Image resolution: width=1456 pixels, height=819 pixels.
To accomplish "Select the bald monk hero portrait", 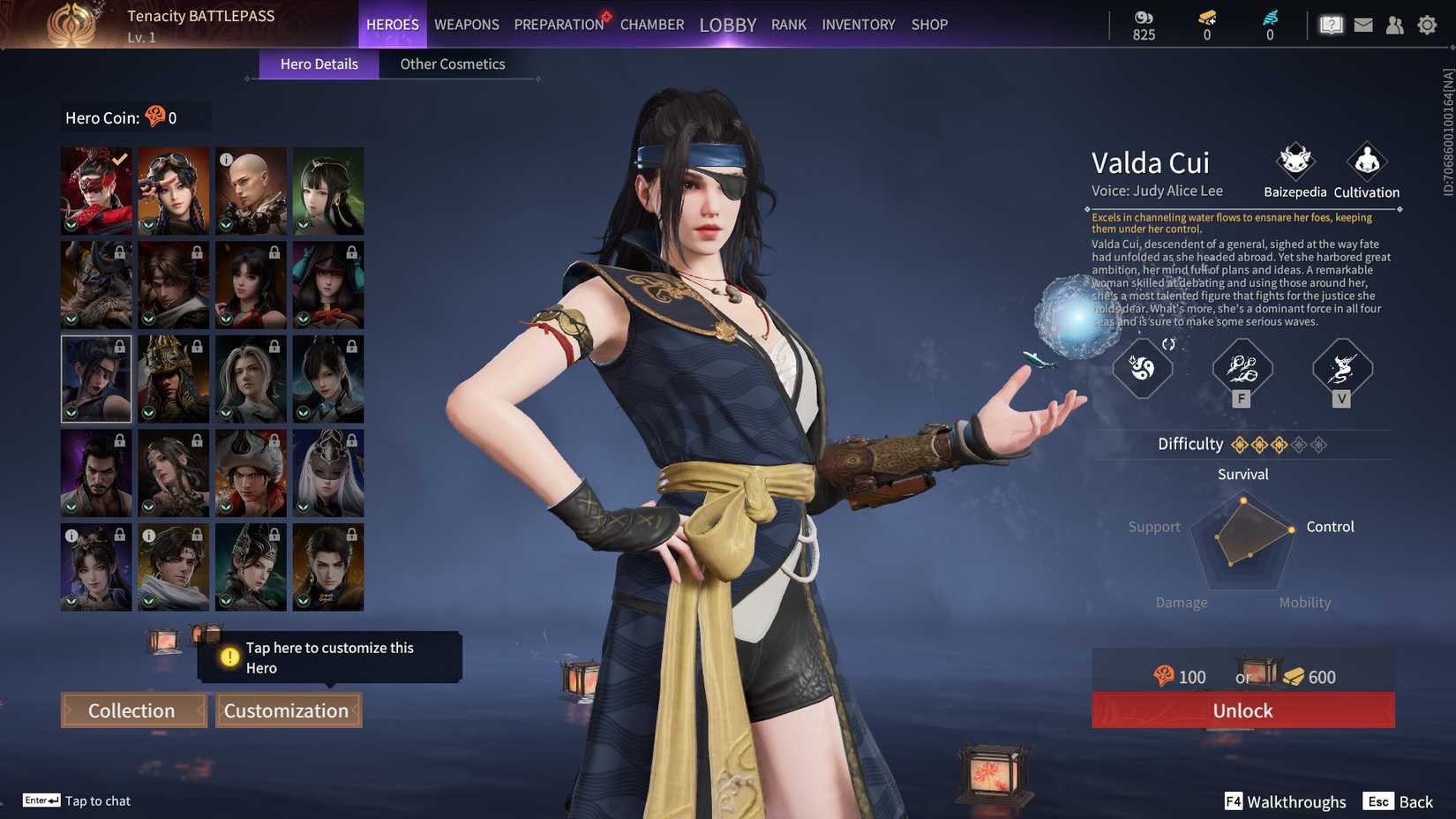I will pyautogui.click(x=251, y=190).
